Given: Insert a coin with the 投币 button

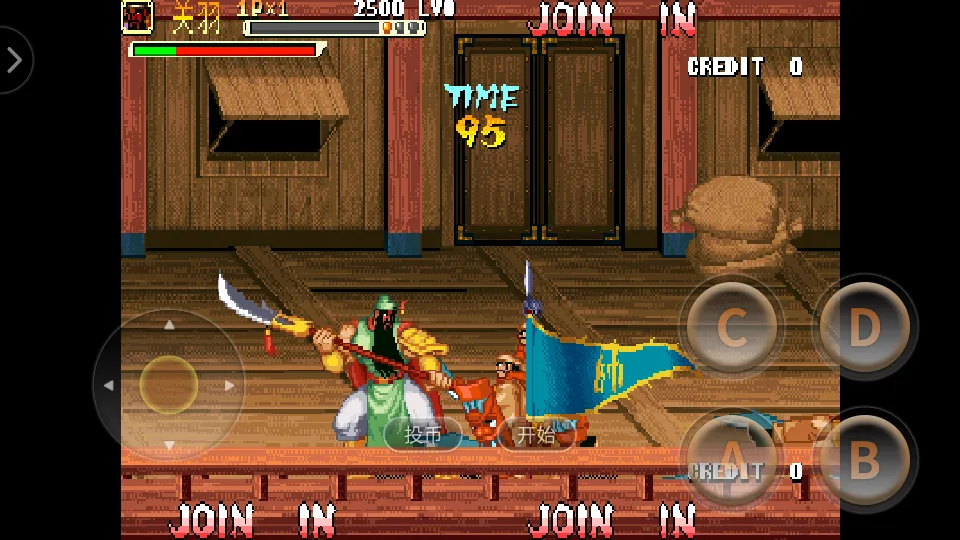Looking at the screenshot, I should click(423, 435).
